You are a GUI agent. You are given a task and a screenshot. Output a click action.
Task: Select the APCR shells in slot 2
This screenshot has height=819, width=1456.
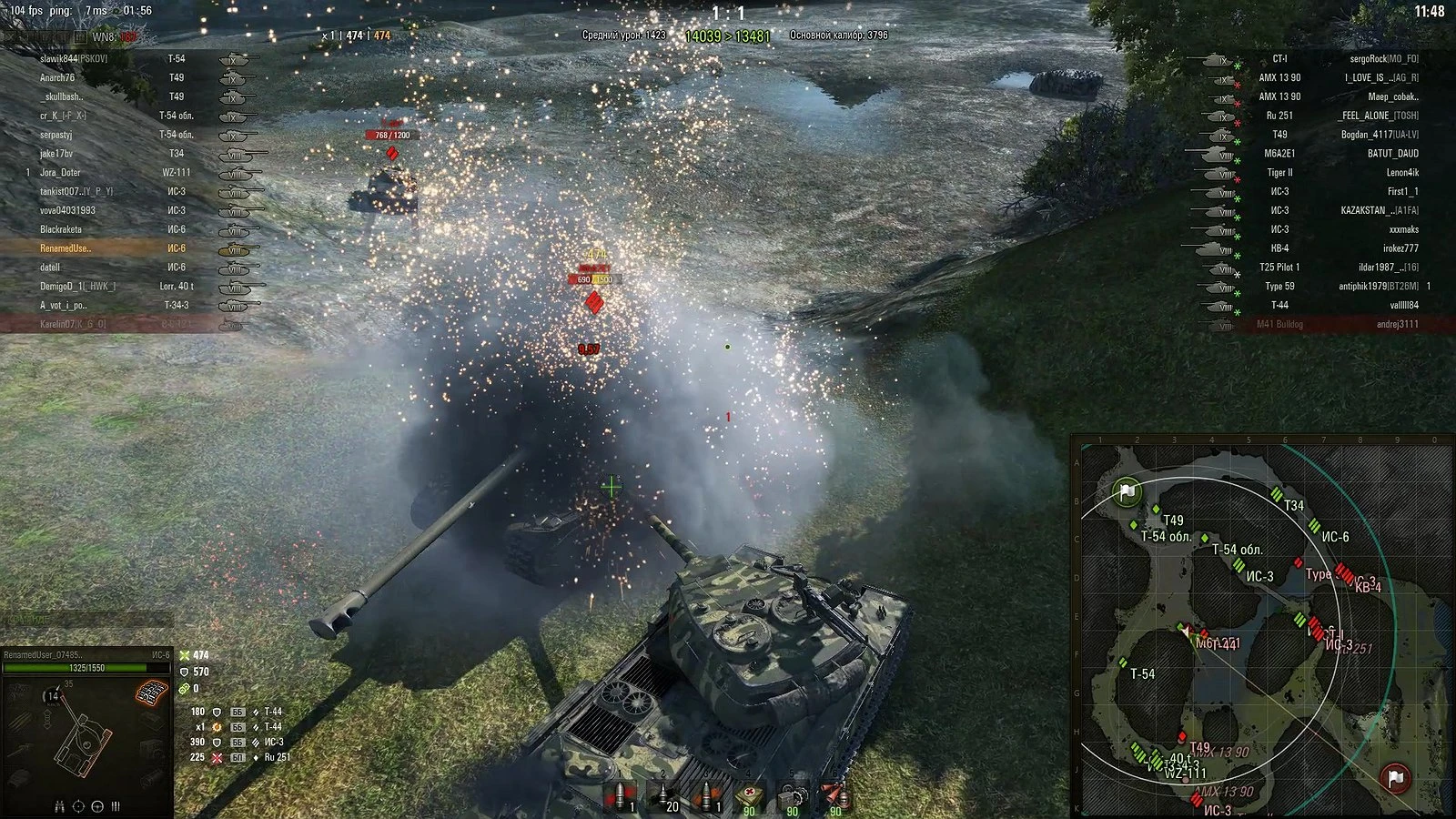[662, 794]
